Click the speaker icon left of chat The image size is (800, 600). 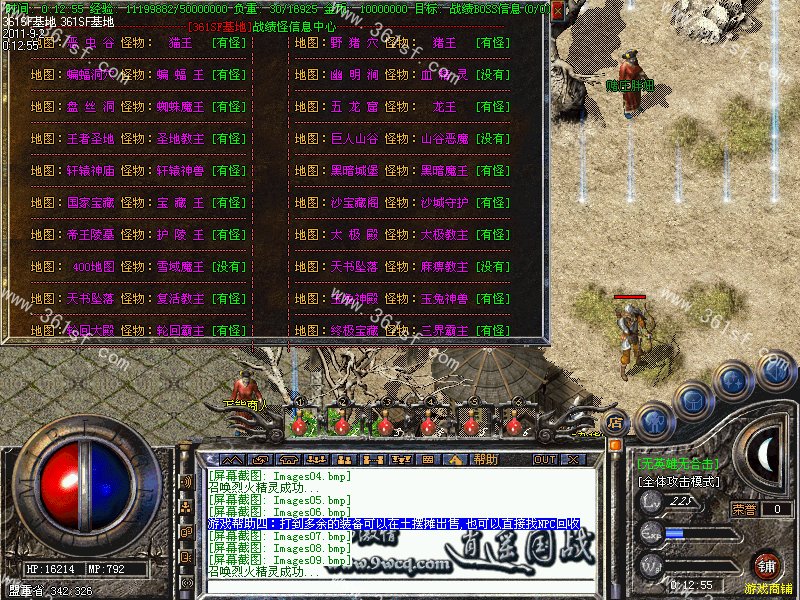186,481
